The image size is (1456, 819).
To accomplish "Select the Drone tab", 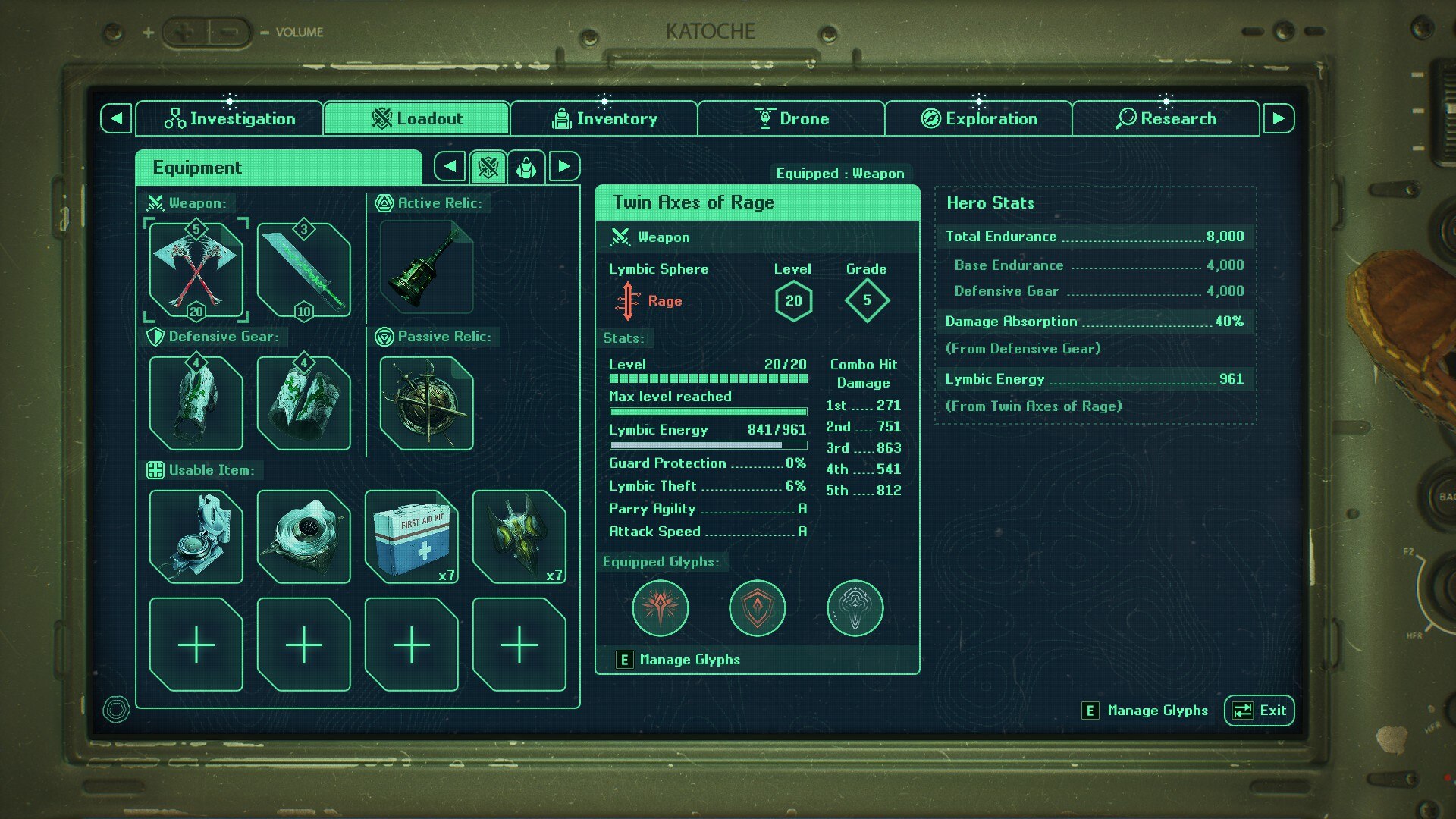I will pos(791,118).
